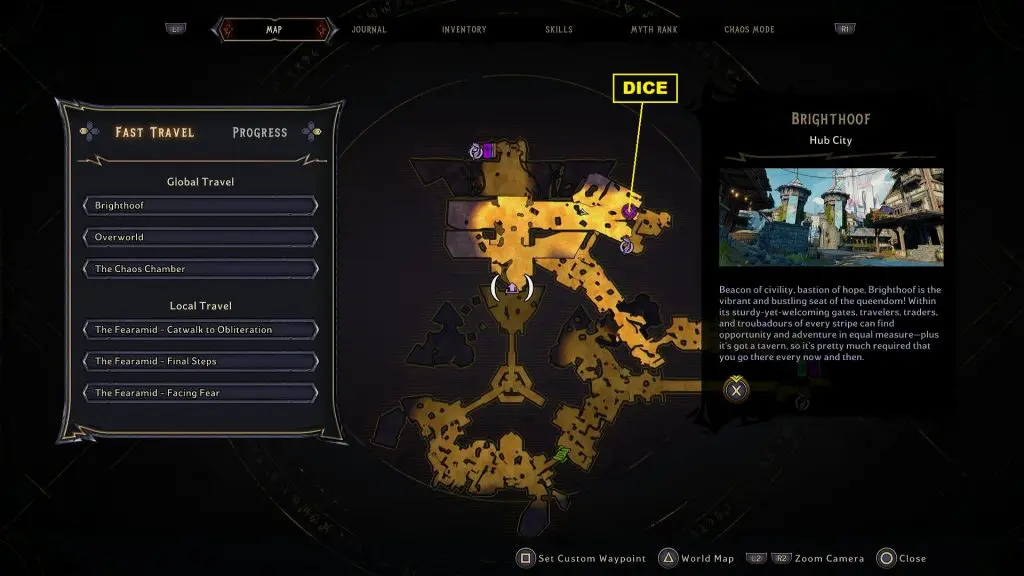Click the green marker on the map
The image size is (1024, 576).
(x=562, y=456)
